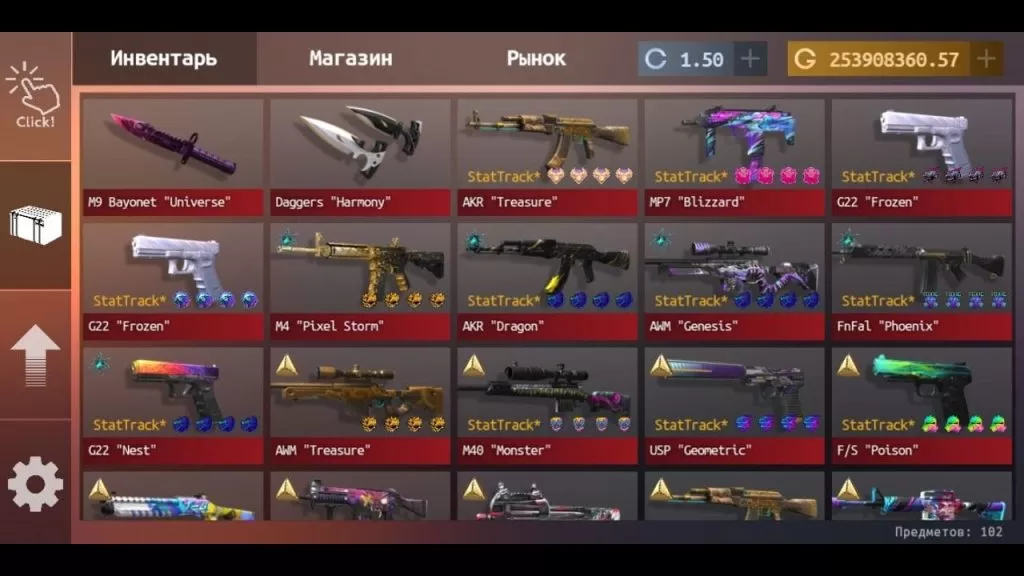Select the M4 "Pixel Storm" rifle

pyautogui.click(x=360, y=281)
